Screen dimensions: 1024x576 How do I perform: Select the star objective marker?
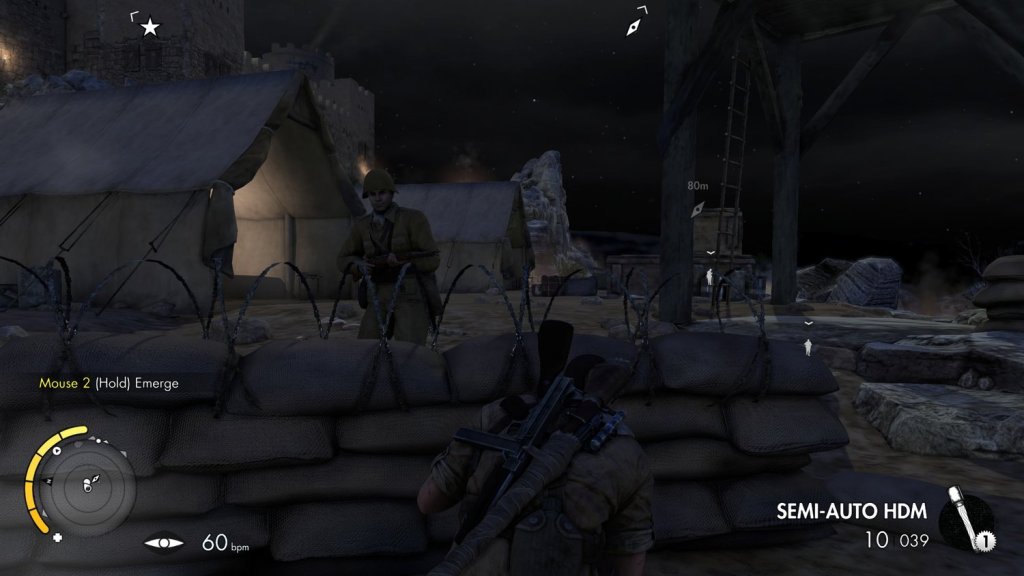(x=150, y=27)
